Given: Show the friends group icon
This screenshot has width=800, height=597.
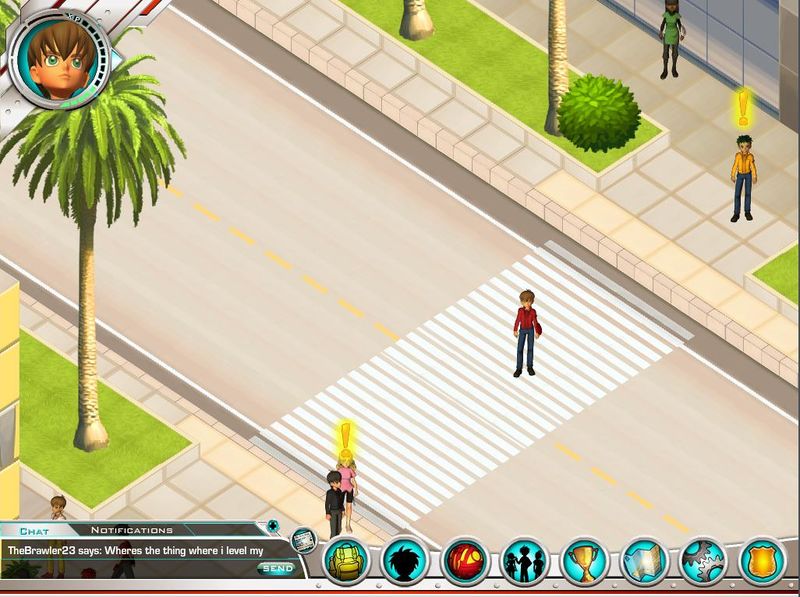Looking at the screenshot, I should 525,561.
